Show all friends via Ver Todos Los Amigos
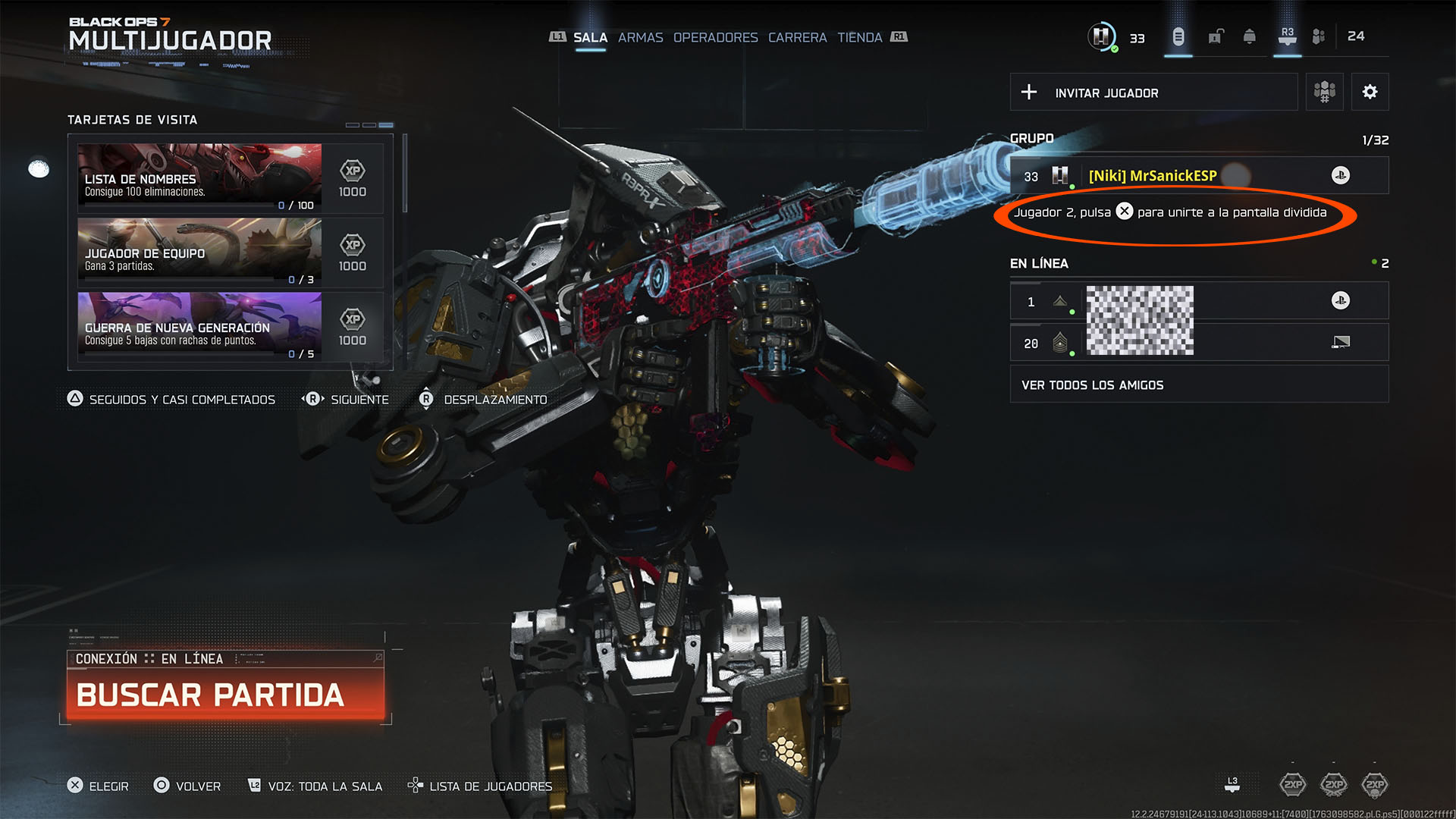 [1198, 384]
